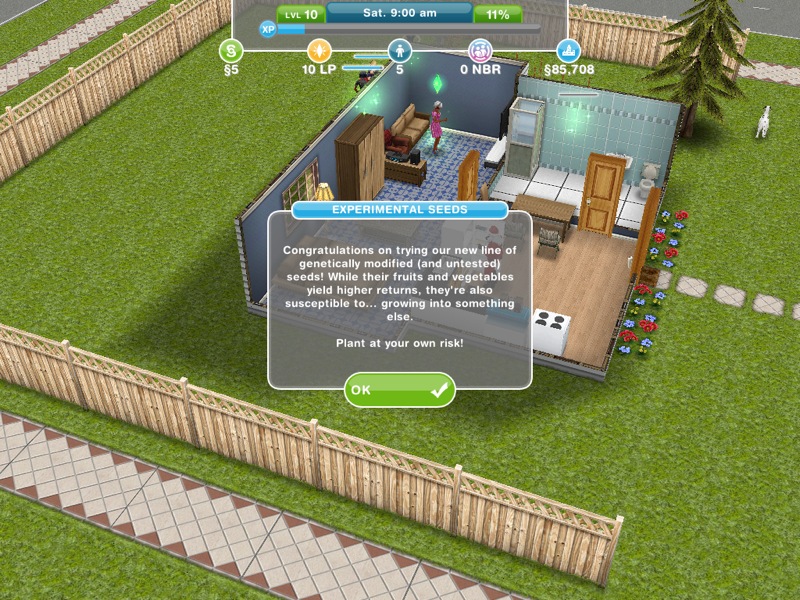Select the blue Sims count icon
This screenshot has width=800, height=600.
[x=400, y=50]
